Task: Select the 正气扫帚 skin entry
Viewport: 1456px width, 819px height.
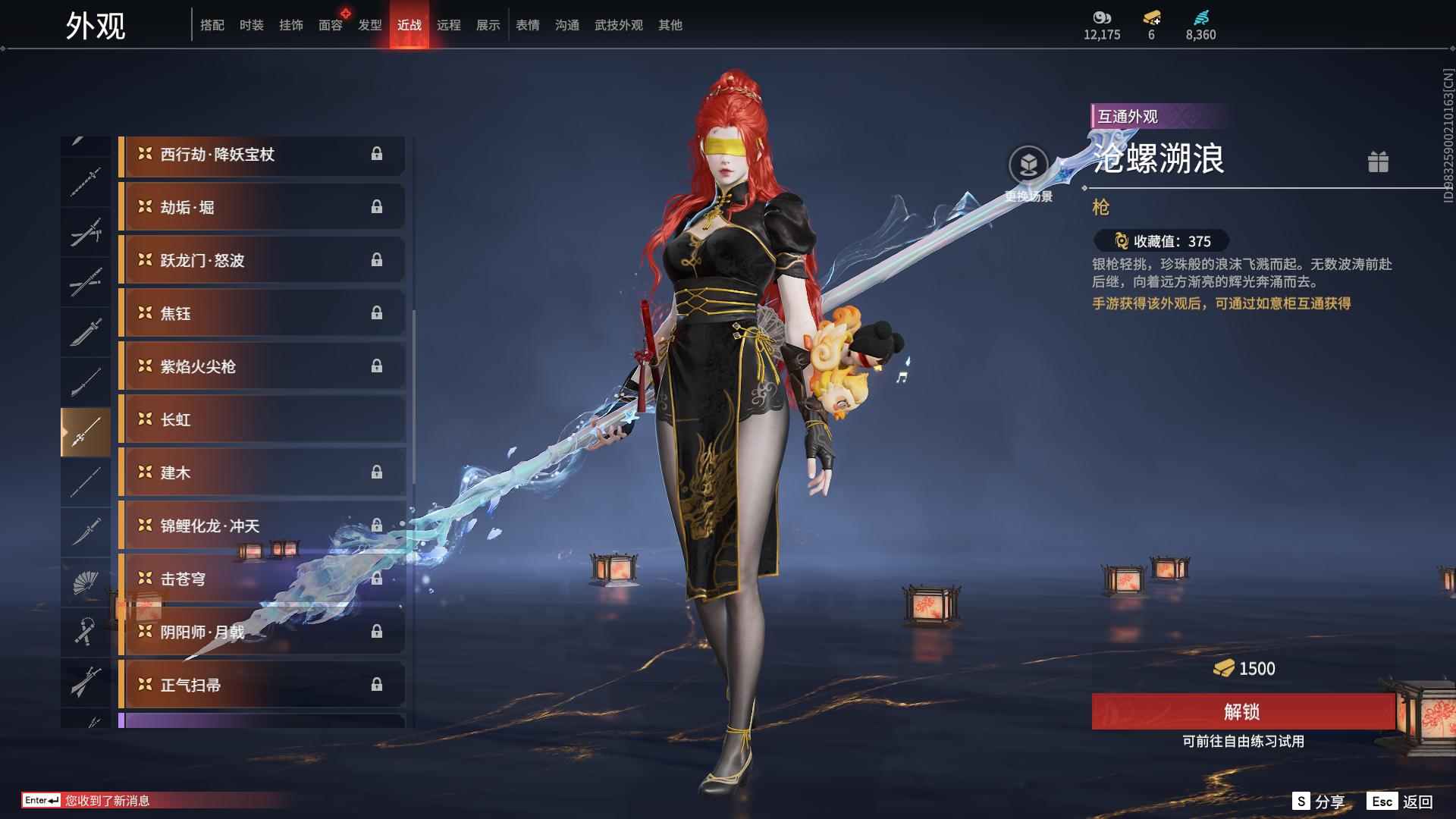Action: pos(262,686)
